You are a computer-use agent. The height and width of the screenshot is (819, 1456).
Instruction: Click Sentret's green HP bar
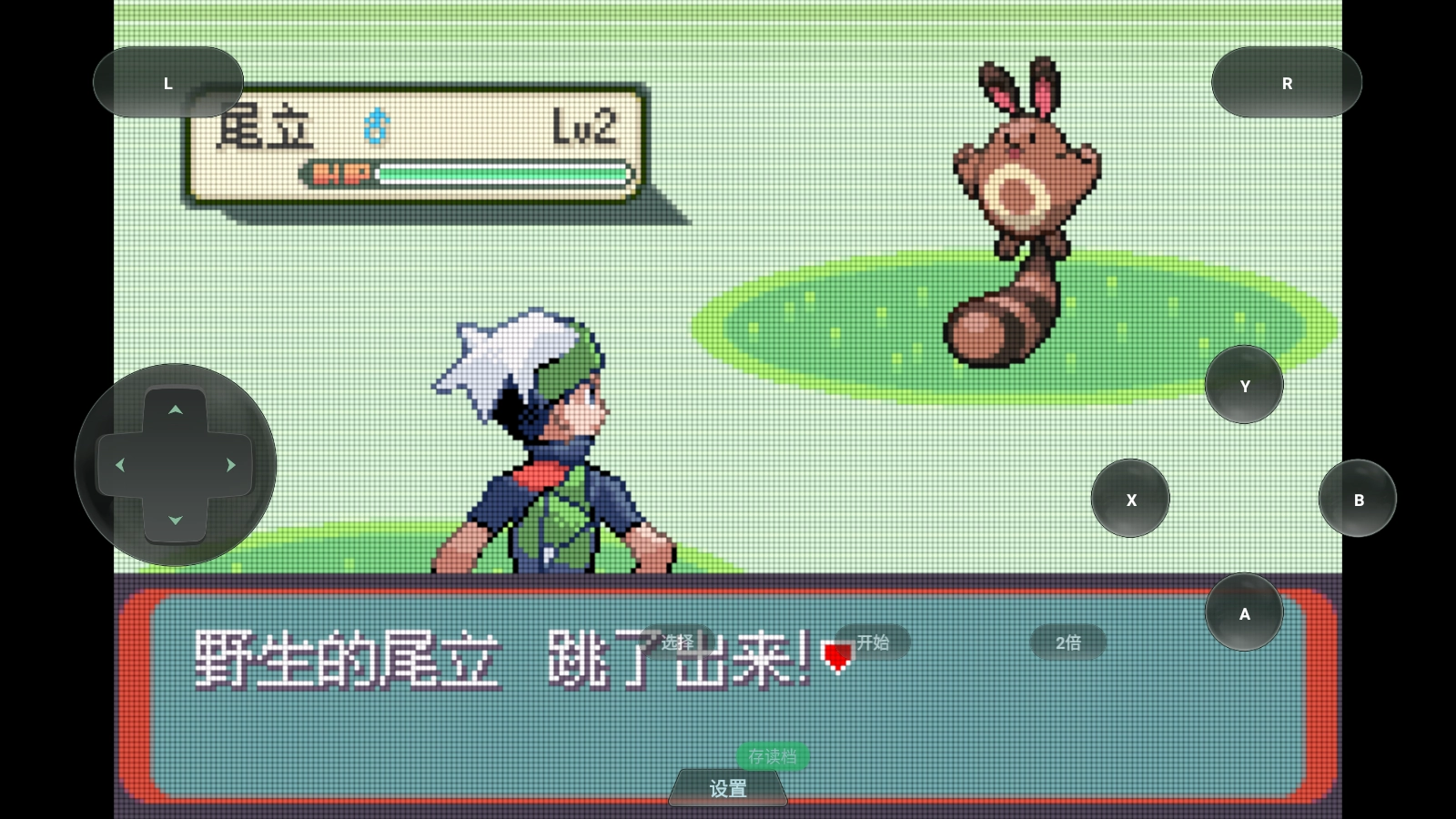click(500, 173)
